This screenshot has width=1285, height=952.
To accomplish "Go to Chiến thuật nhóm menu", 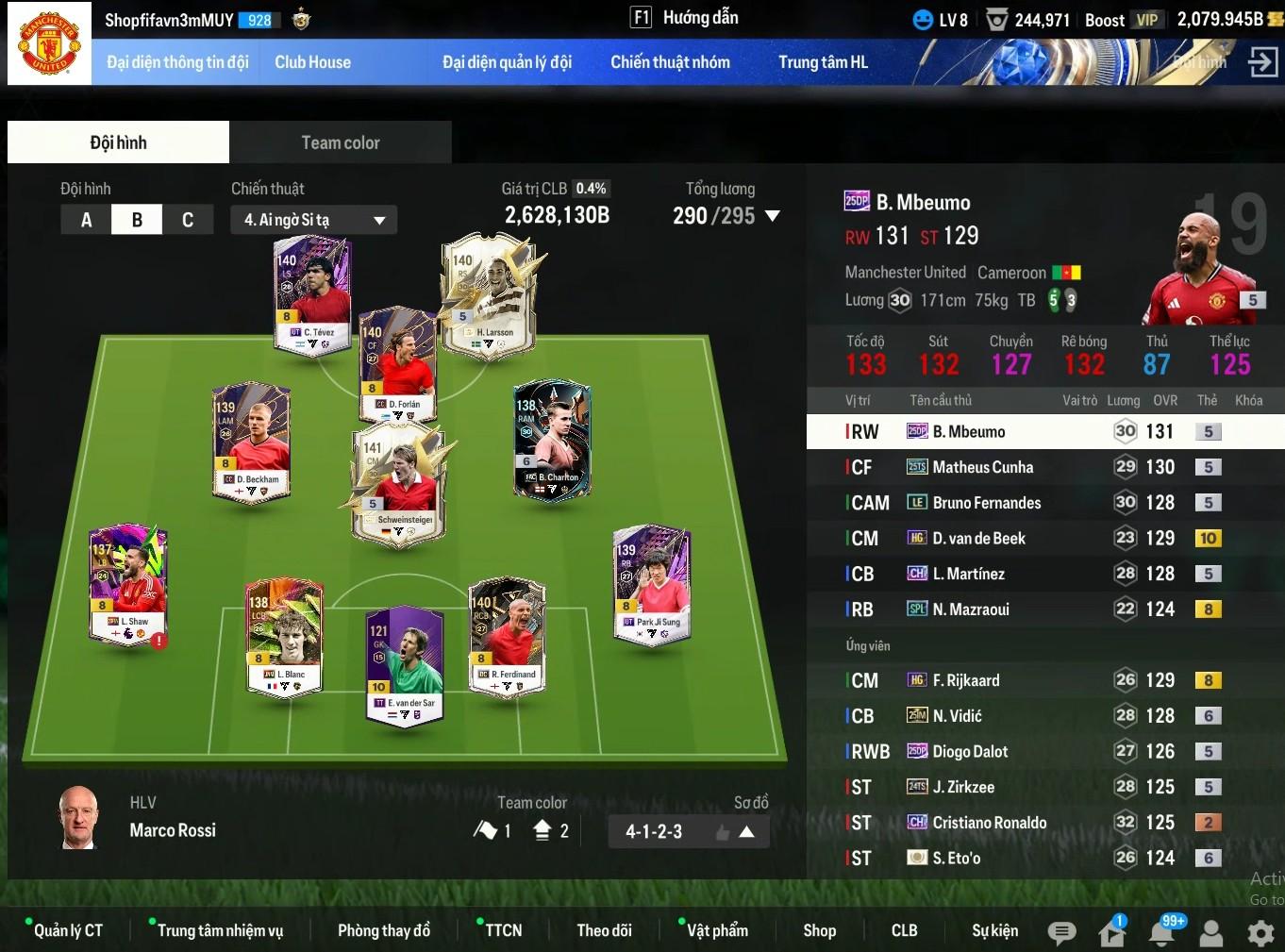I will pyautogui.click(x=670, y=62).
